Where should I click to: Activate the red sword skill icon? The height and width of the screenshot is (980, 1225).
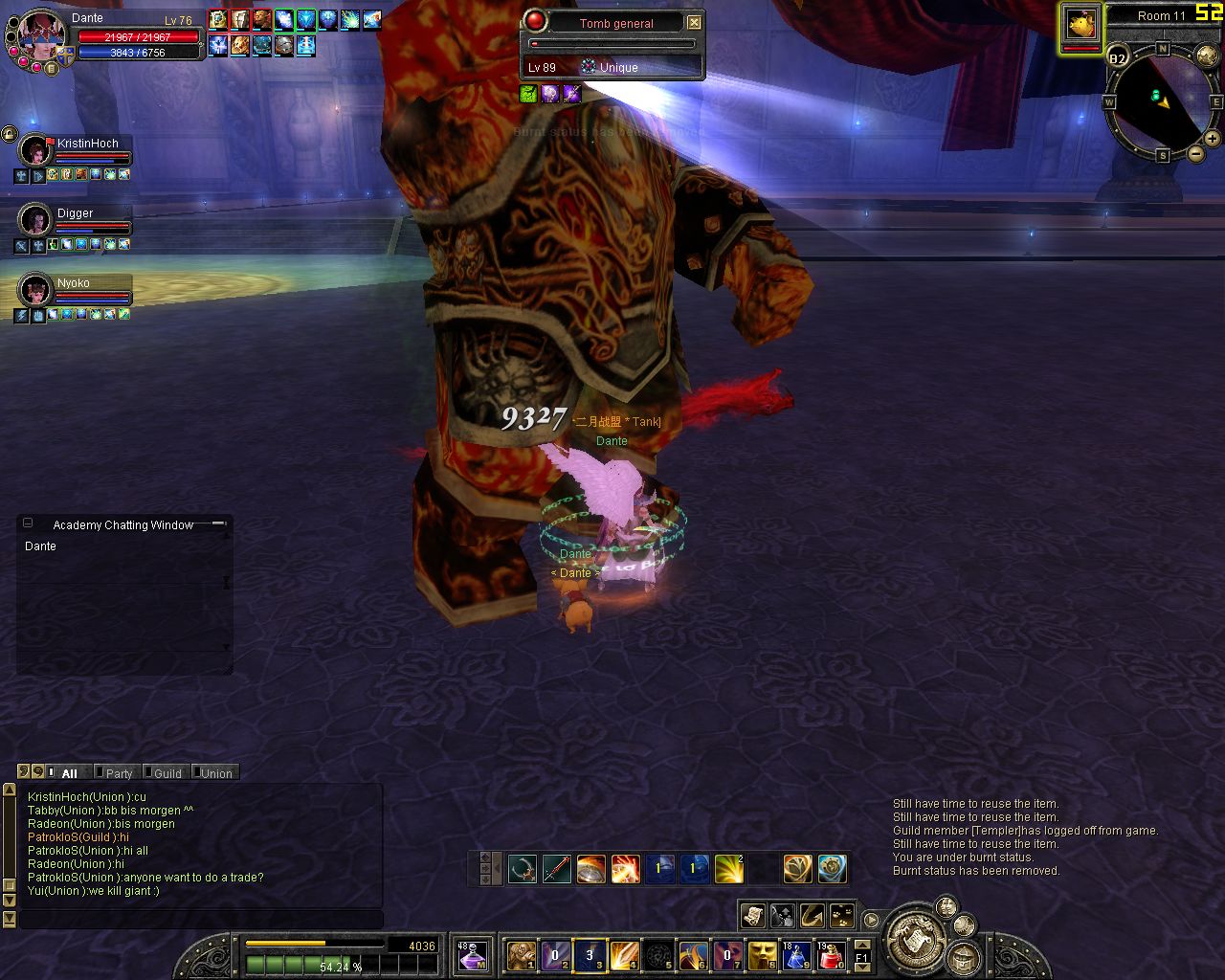pyautogui.click(x=557, y=869)
